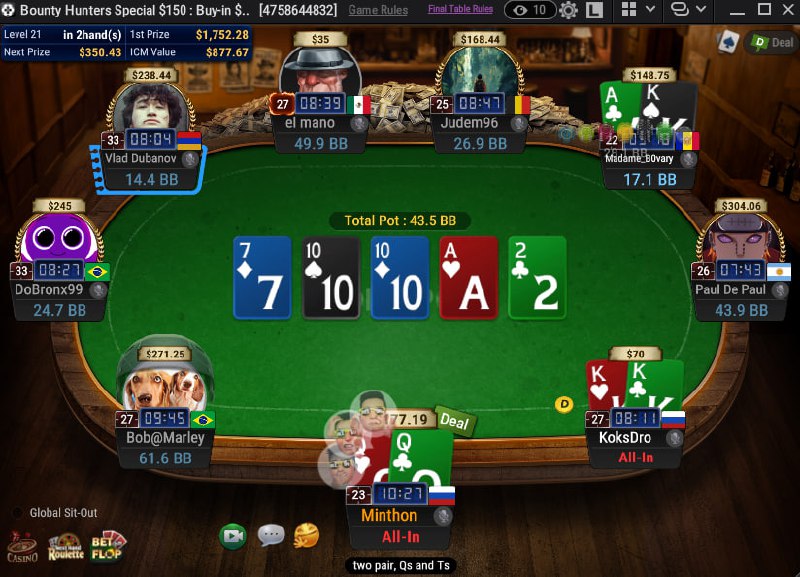Toggle the Global Sit-Out checkbox

pyautogui.click(x=17, y=513)
